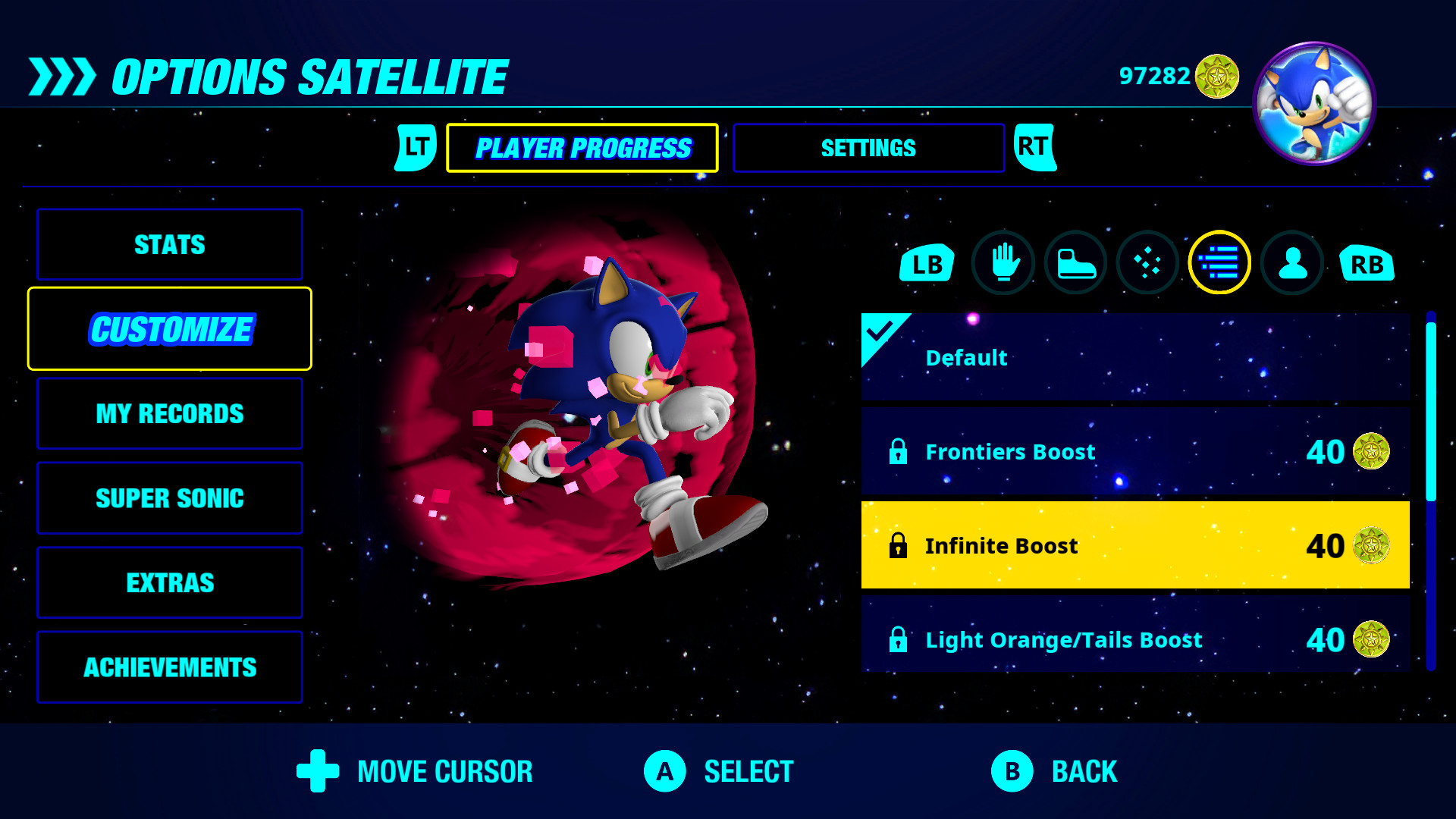Screen dimensions: 1456x819
Task: Open the Avatar customization category
Action: point(1291,263)
